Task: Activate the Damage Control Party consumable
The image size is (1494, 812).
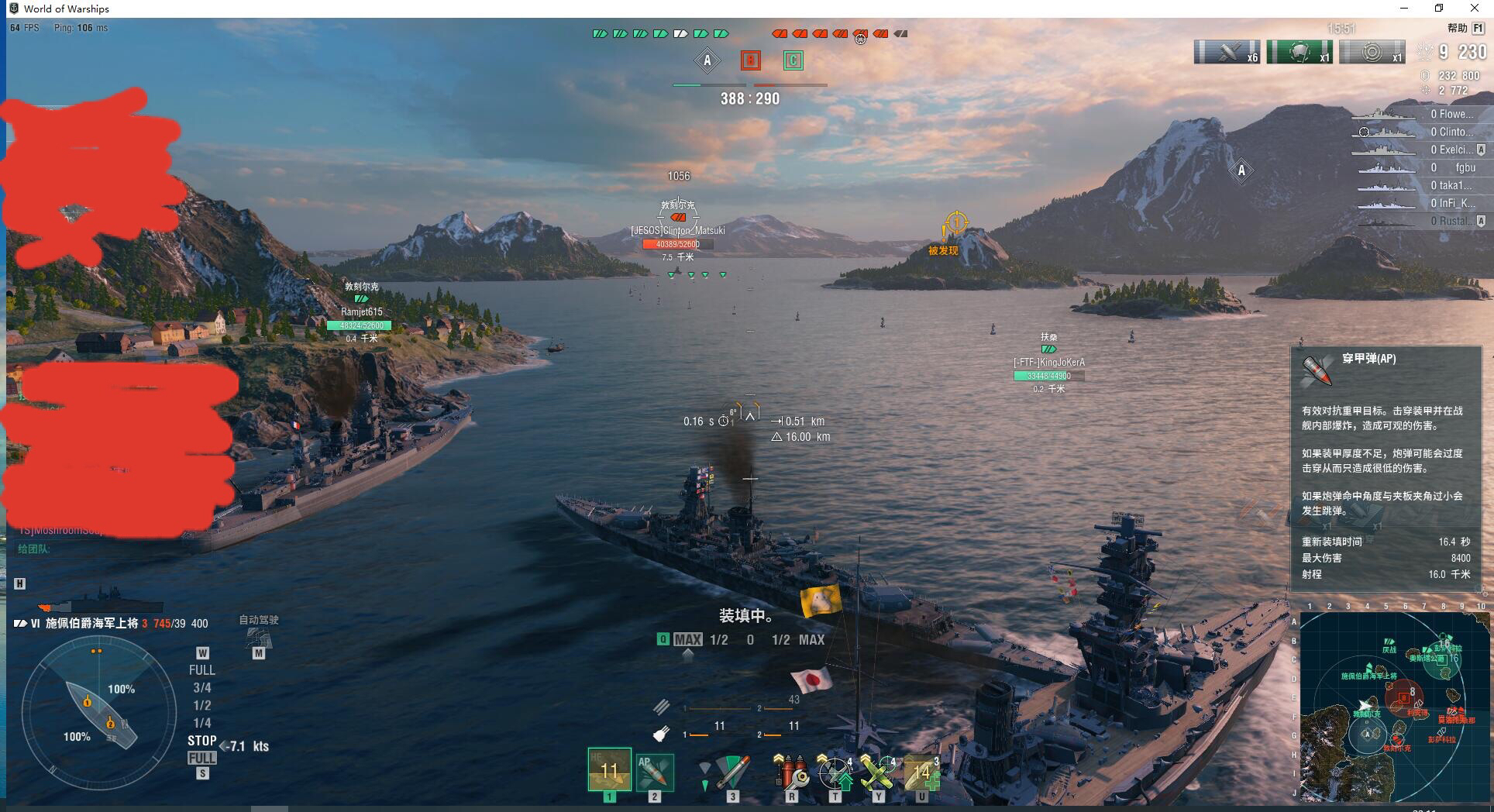Action: click(791, 772)
